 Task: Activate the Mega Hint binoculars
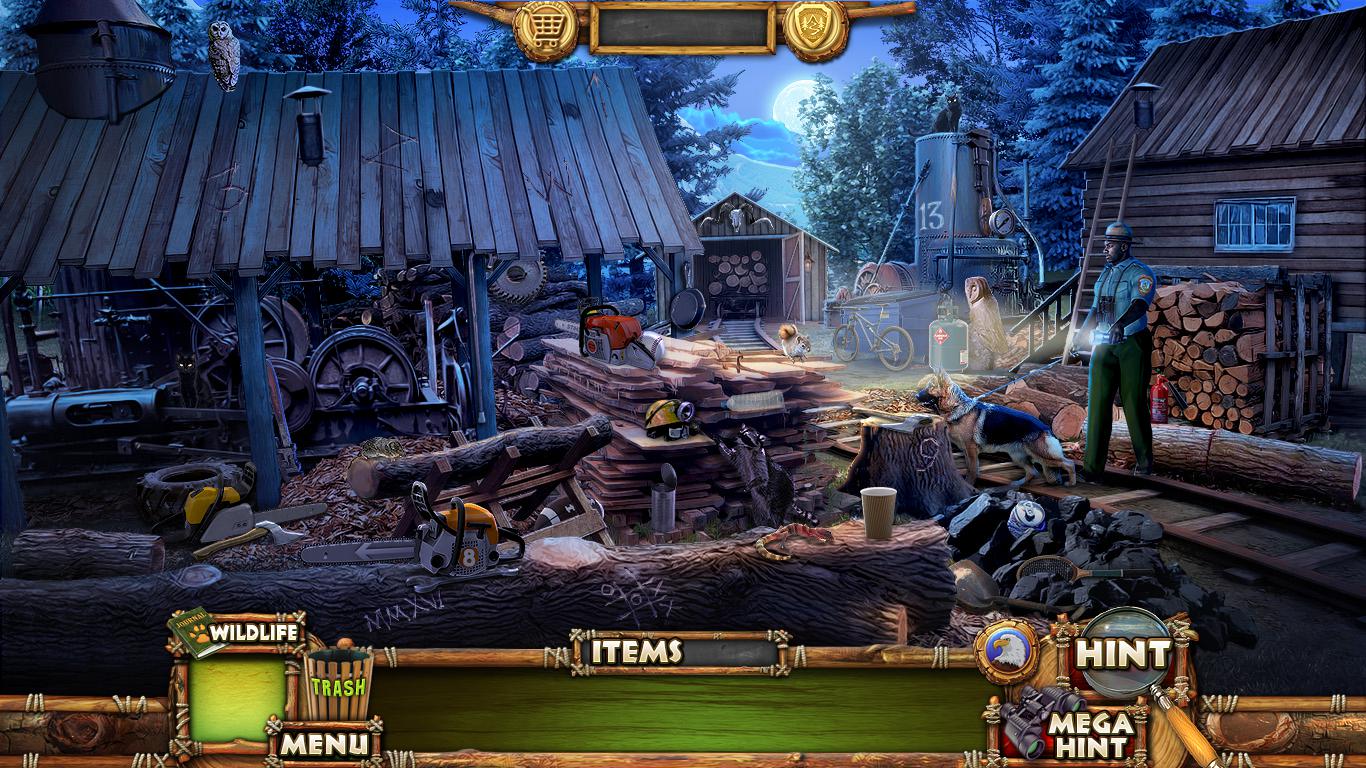[x=1070, y=723]
